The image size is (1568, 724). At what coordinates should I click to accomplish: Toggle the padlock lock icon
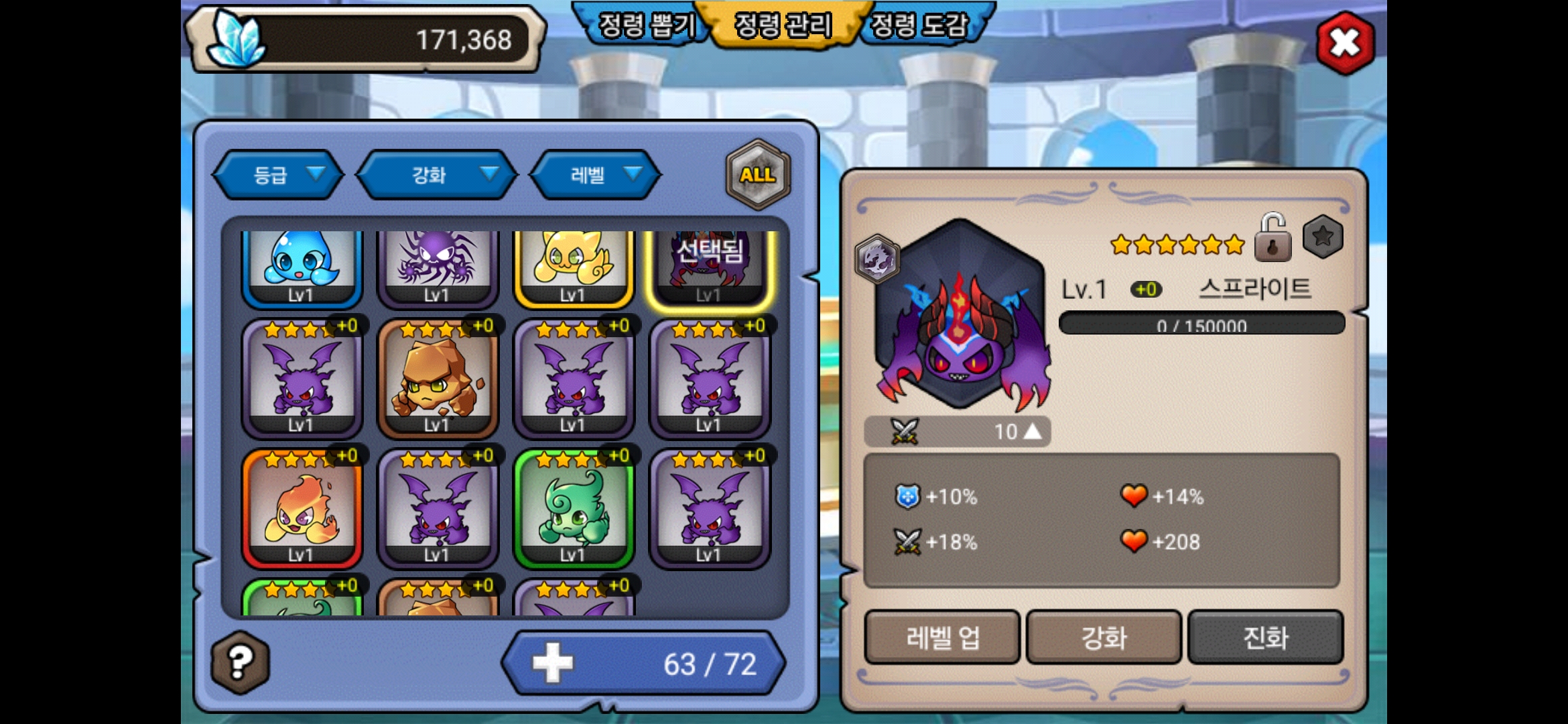[x=1272, y=238]
